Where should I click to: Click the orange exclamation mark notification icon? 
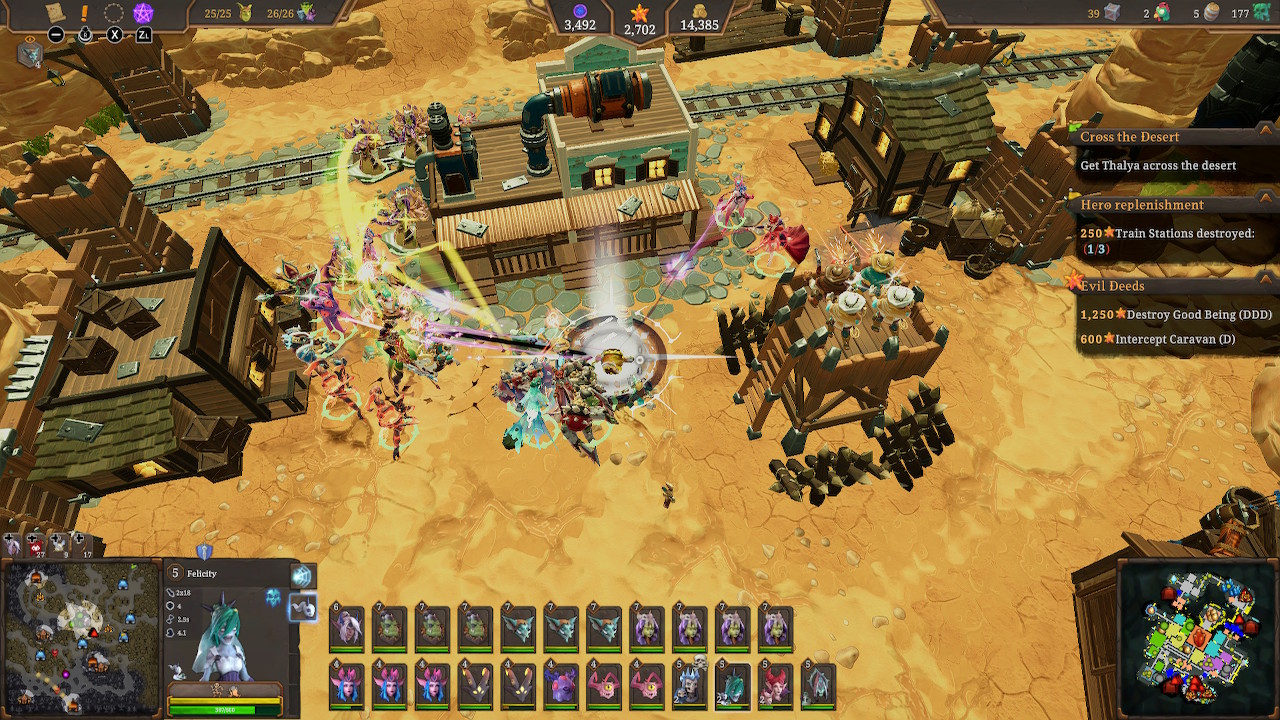84,11
